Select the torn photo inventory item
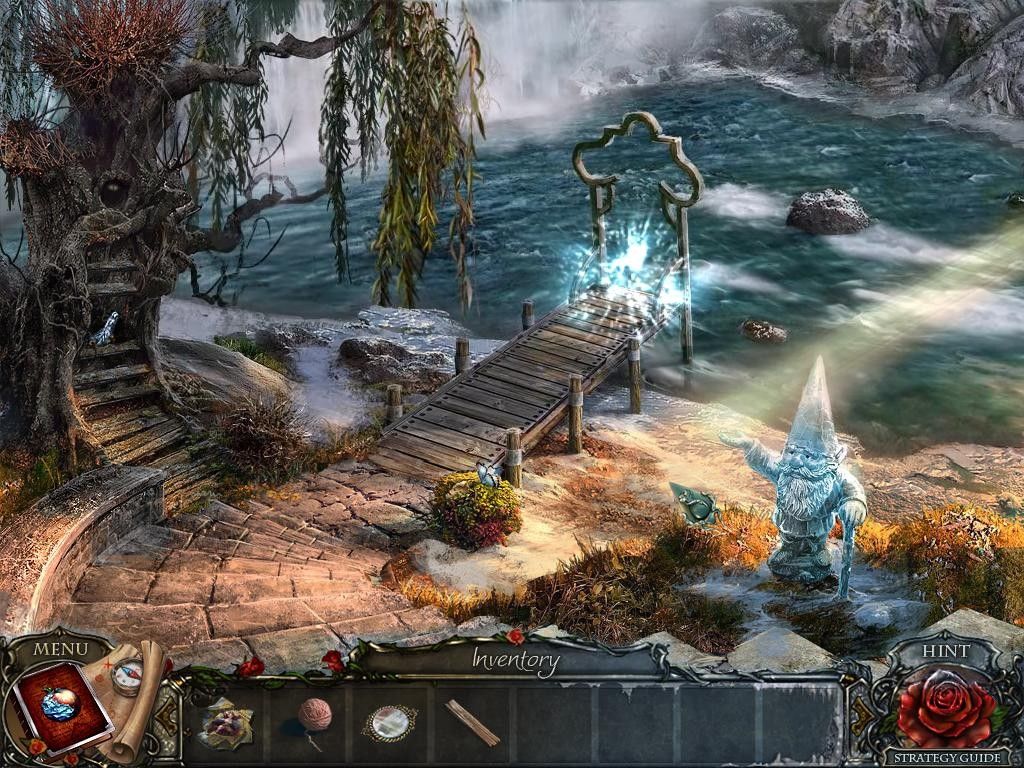1024x768 pixels. tap(226, 722)
